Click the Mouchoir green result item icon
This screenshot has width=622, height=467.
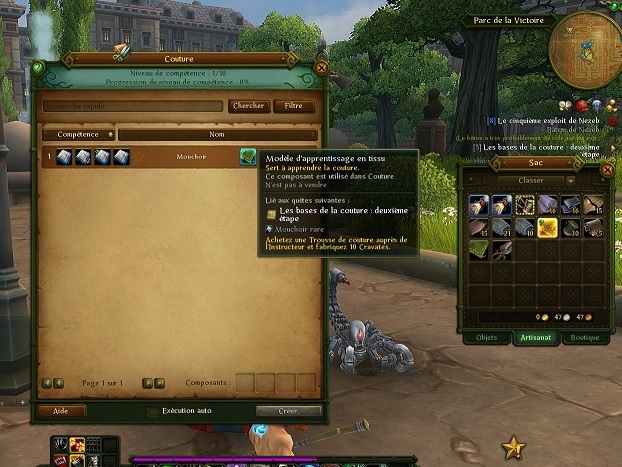pos(248,157)
